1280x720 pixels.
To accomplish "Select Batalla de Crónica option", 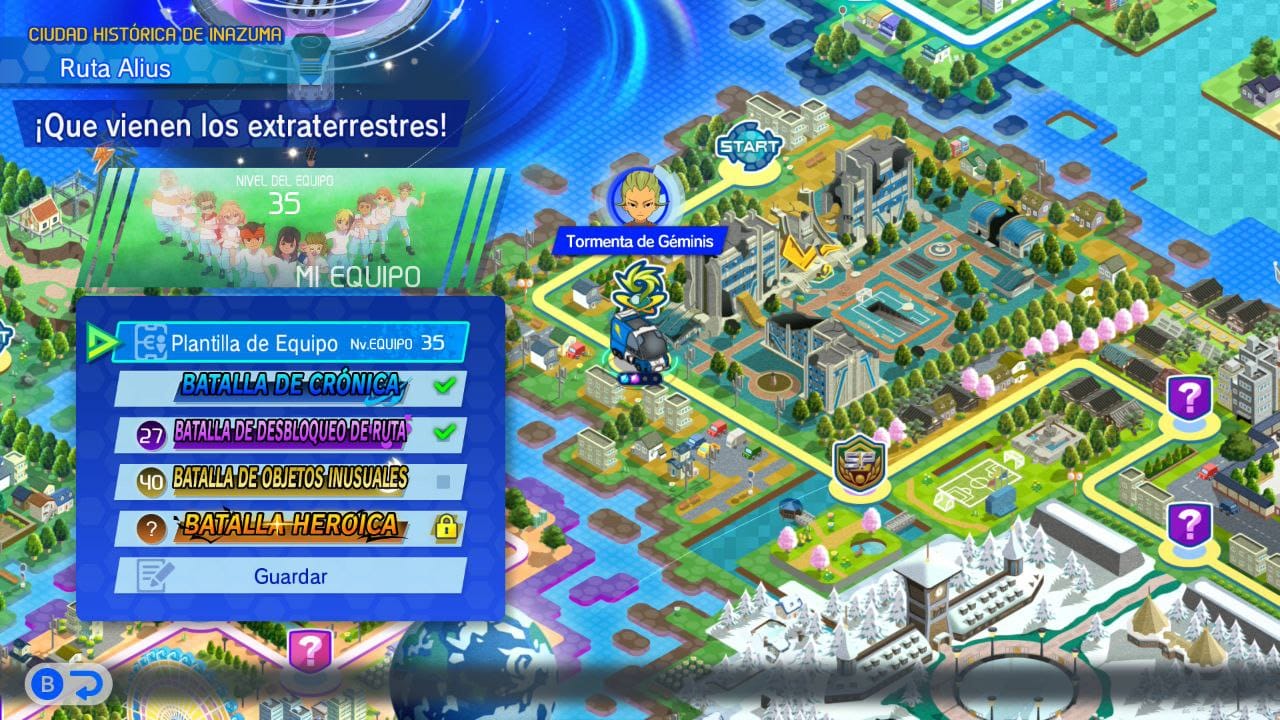I will [290, 388].
